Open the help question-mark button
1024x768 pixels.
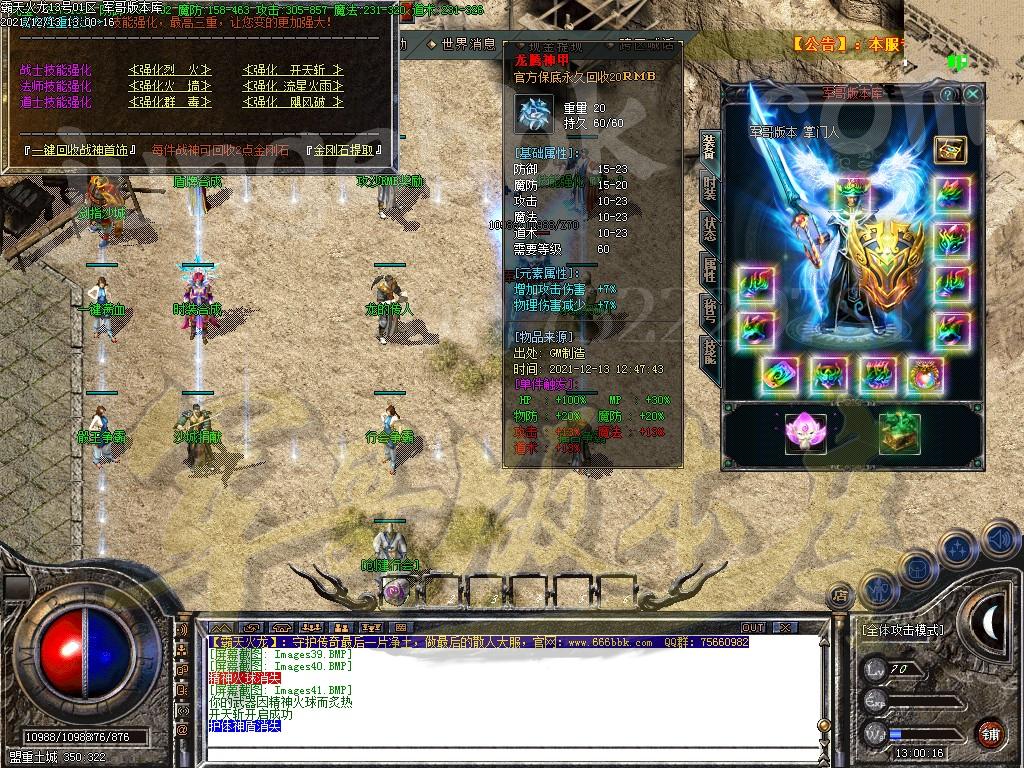pos(948,94)
